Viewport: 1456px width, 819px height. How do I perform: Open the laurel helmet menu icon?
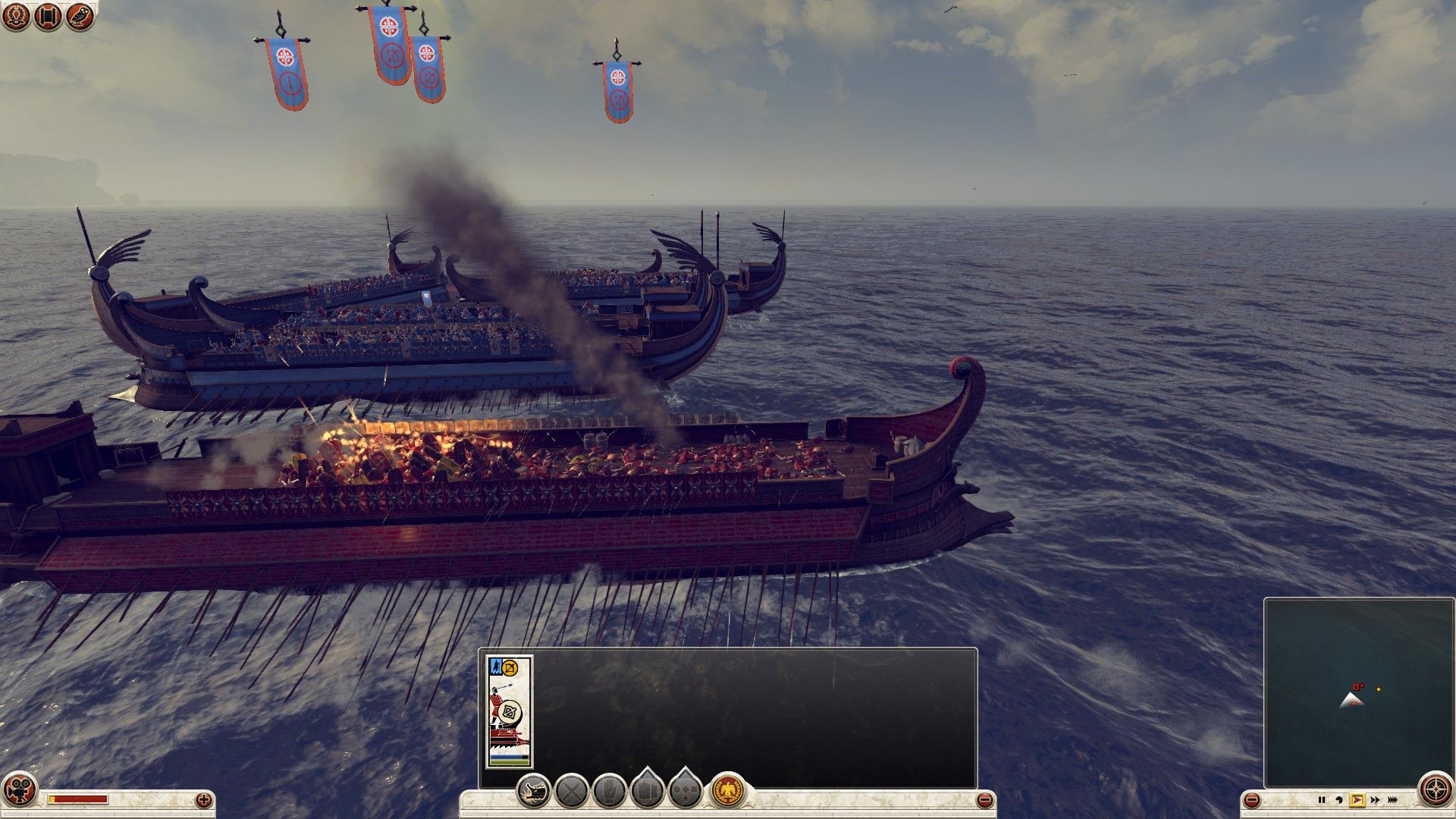(16, 16)
